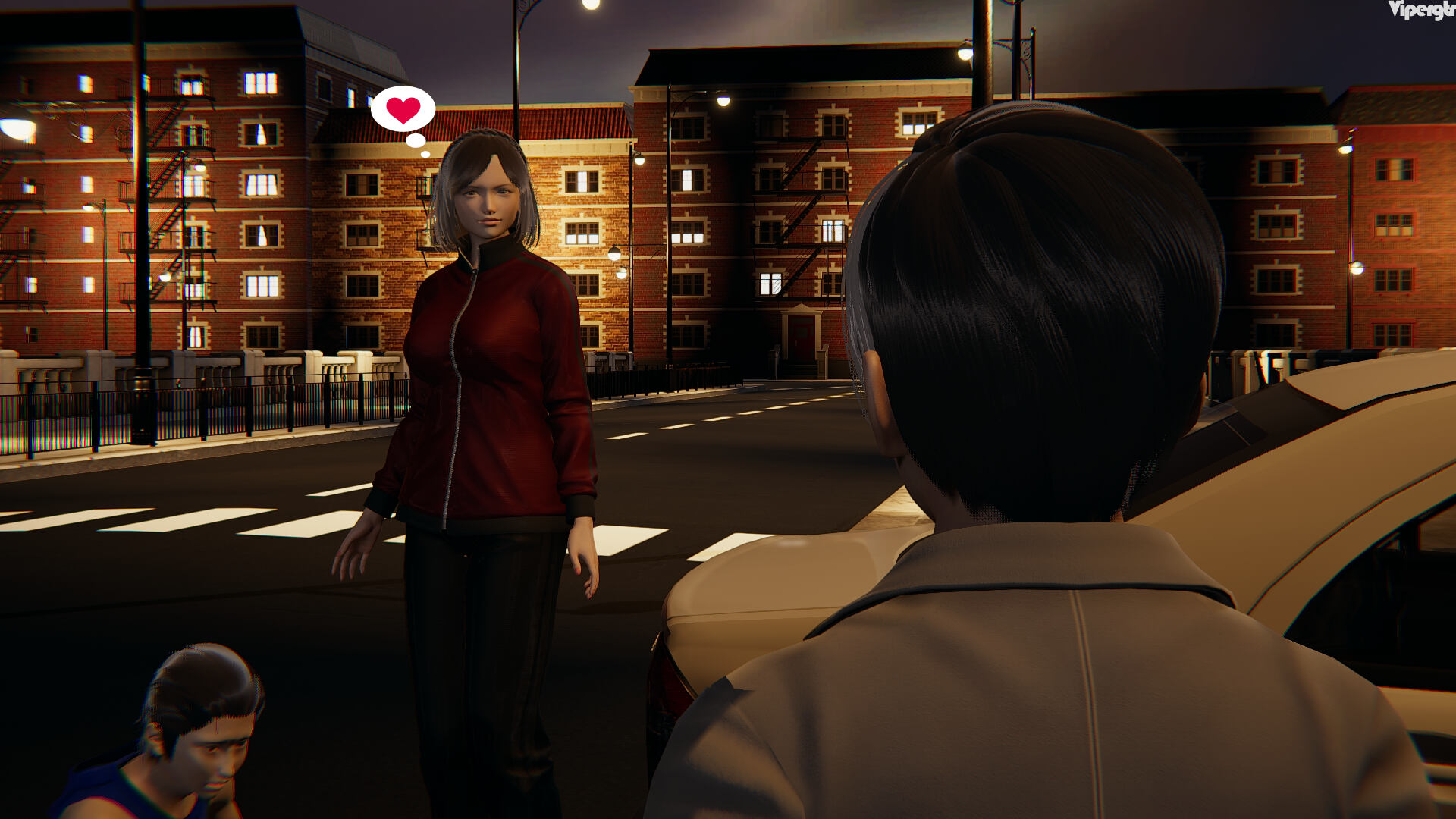Click the heart thought bubble icon

403,110
